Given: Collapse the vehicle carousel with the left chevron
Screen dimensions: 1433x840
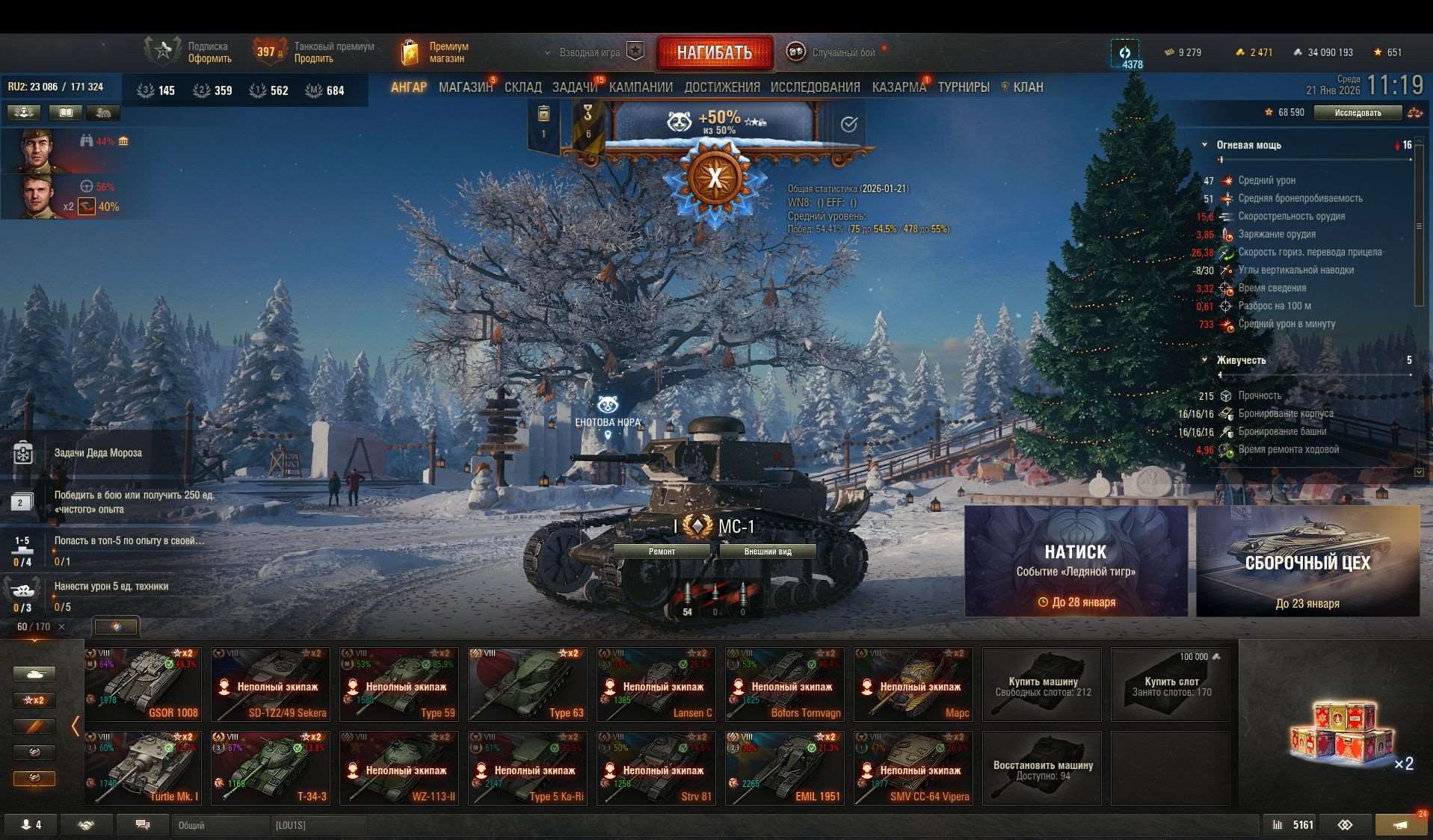Looking at the screenshot, I should (75, 725).
